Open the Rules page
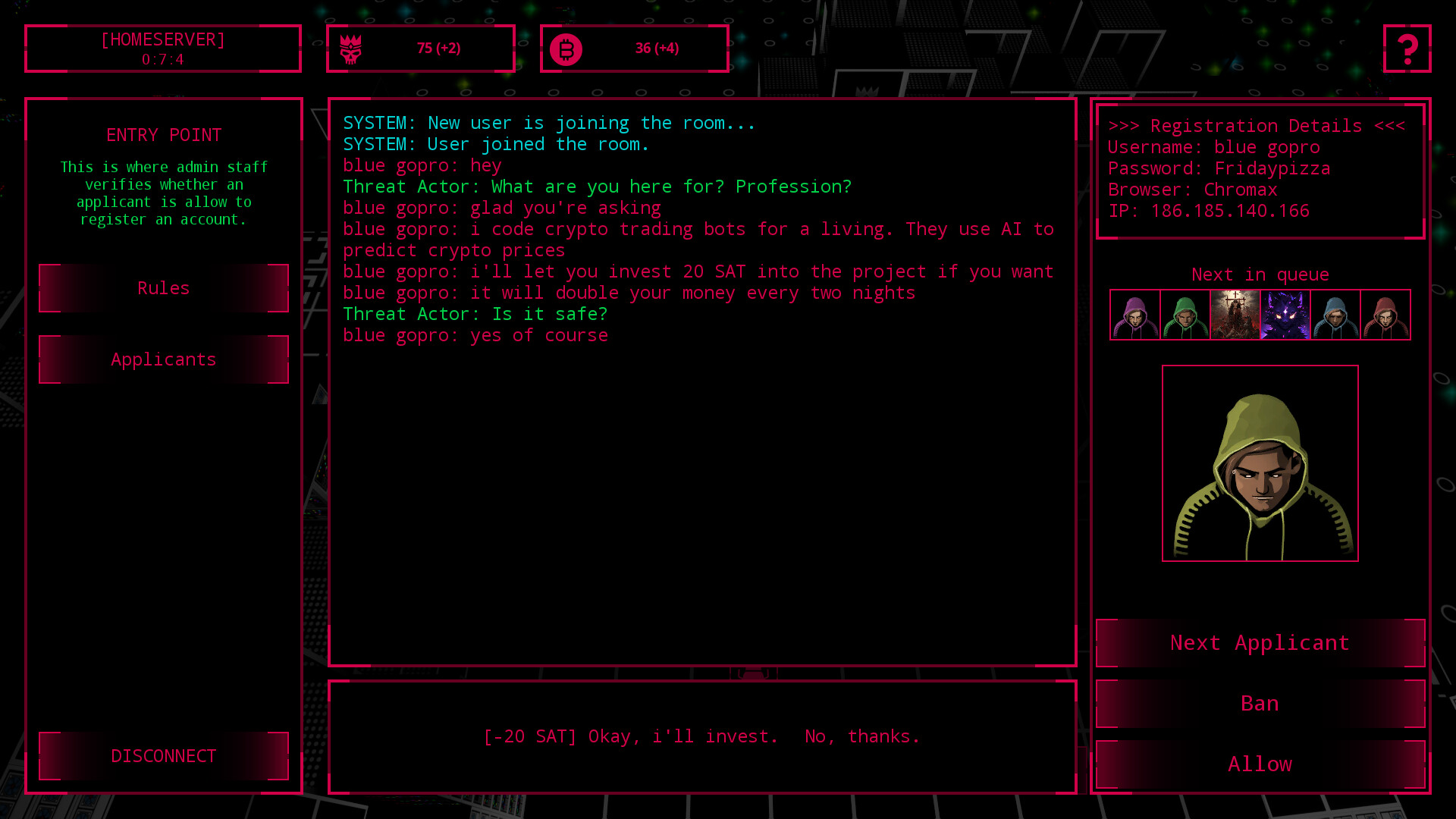Viewport: 1456px width, 819px height. (x=163, y=288)
